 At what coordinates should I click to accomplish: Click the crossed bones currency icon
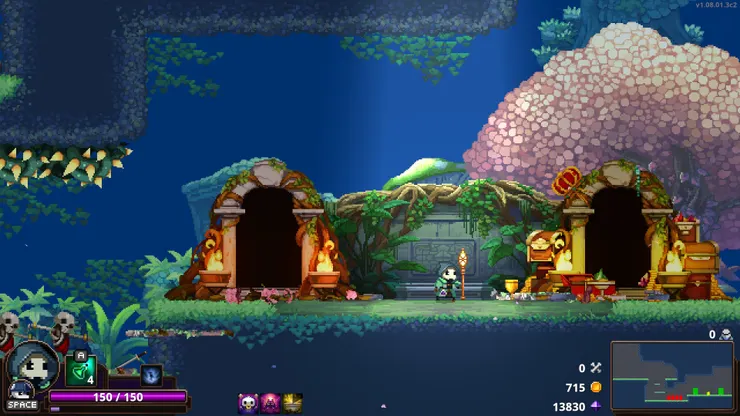point(596,368)
